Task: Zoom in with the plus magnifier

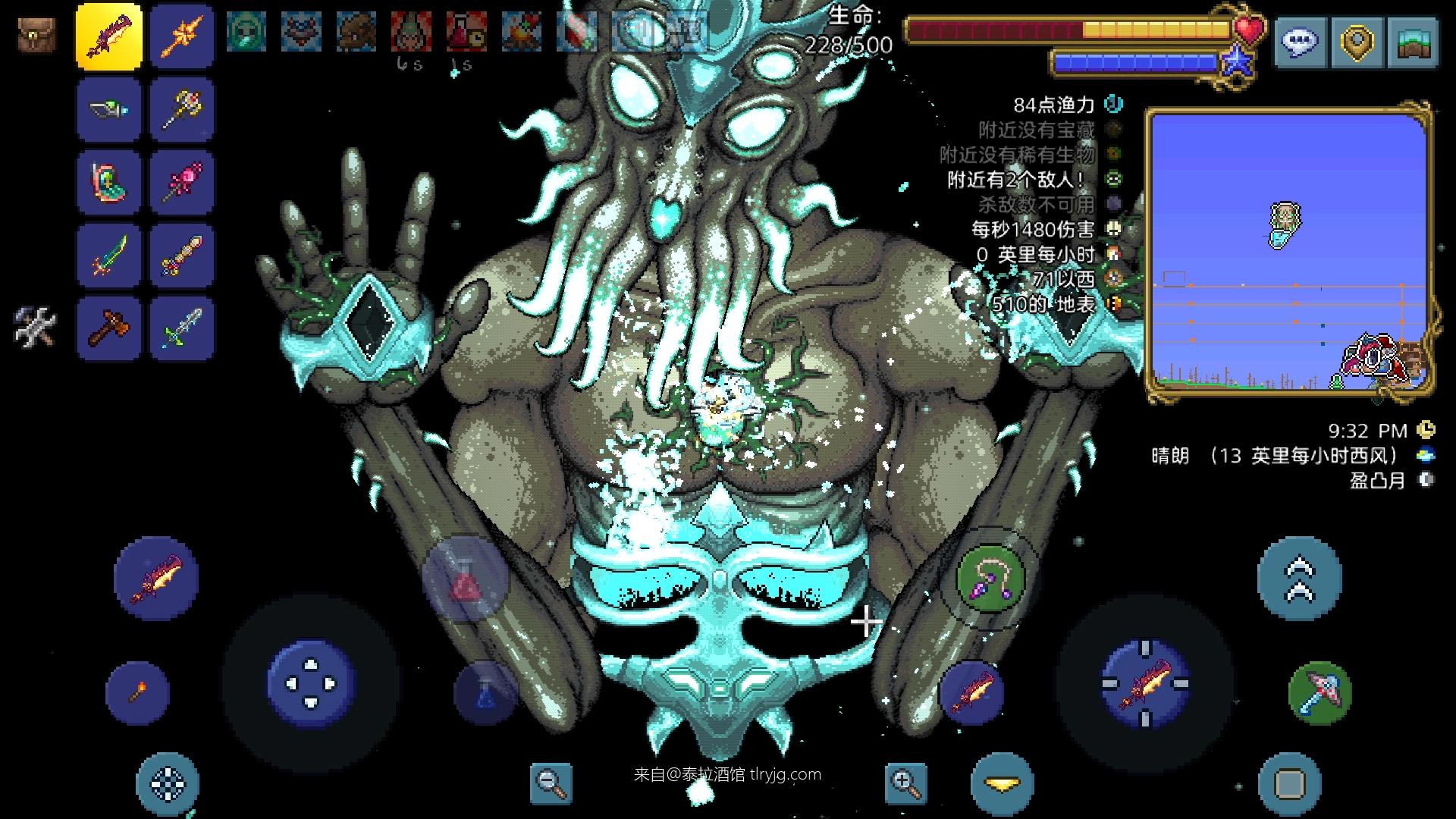Action: (x=905, y=782)
